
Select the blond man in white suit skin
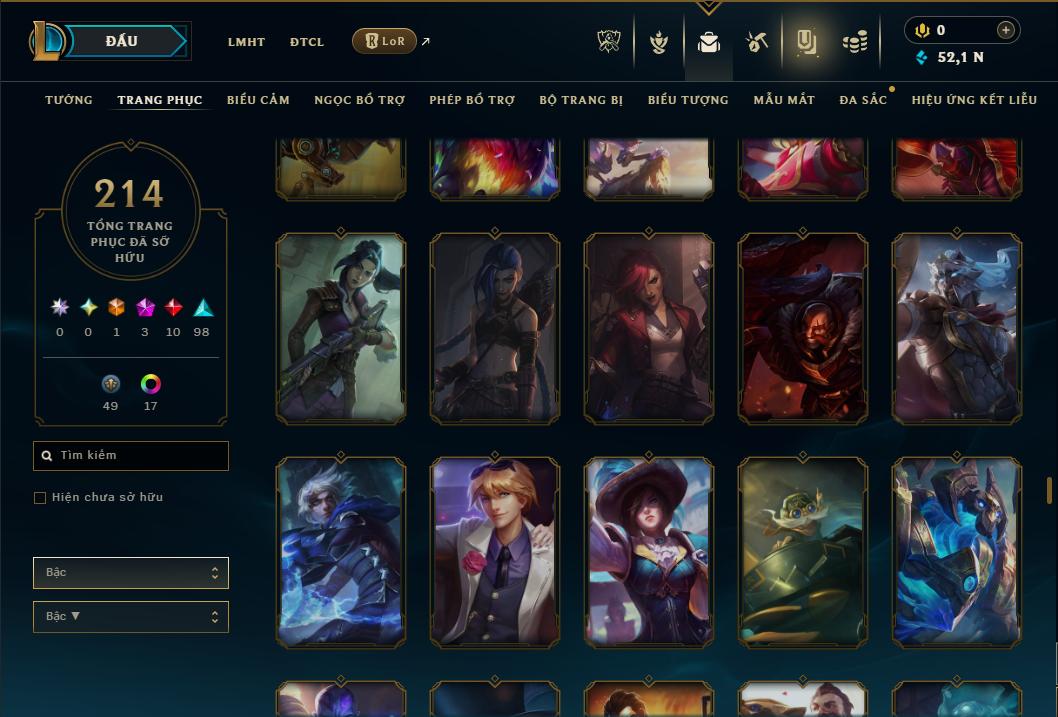click(x=495, y=552)
